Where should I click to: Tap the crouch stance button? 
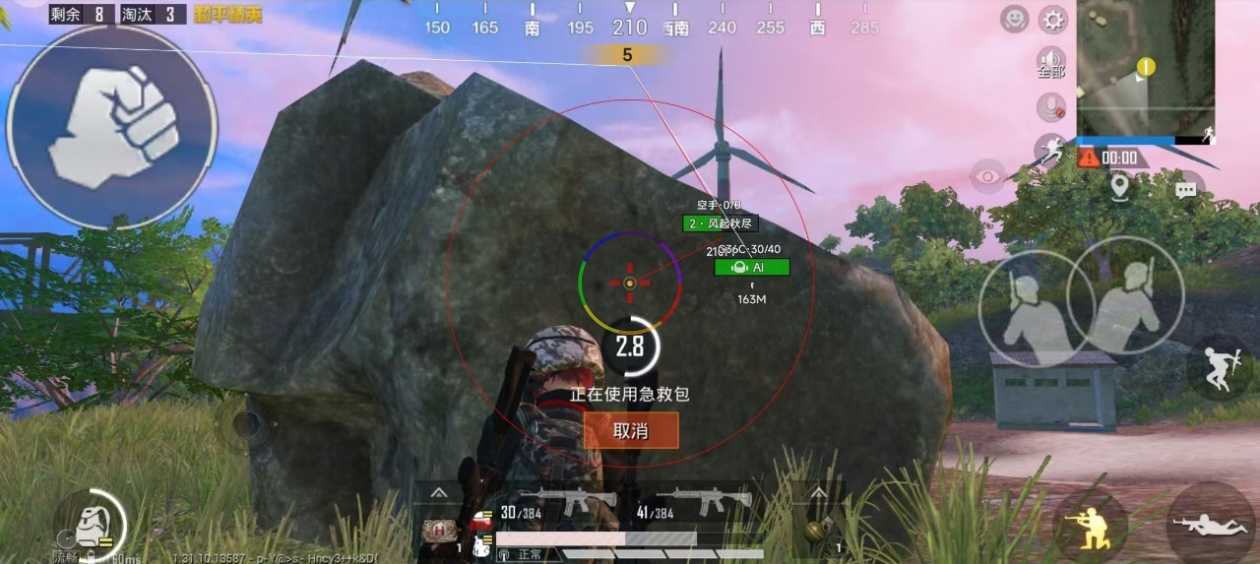[x=1089, y=524]
